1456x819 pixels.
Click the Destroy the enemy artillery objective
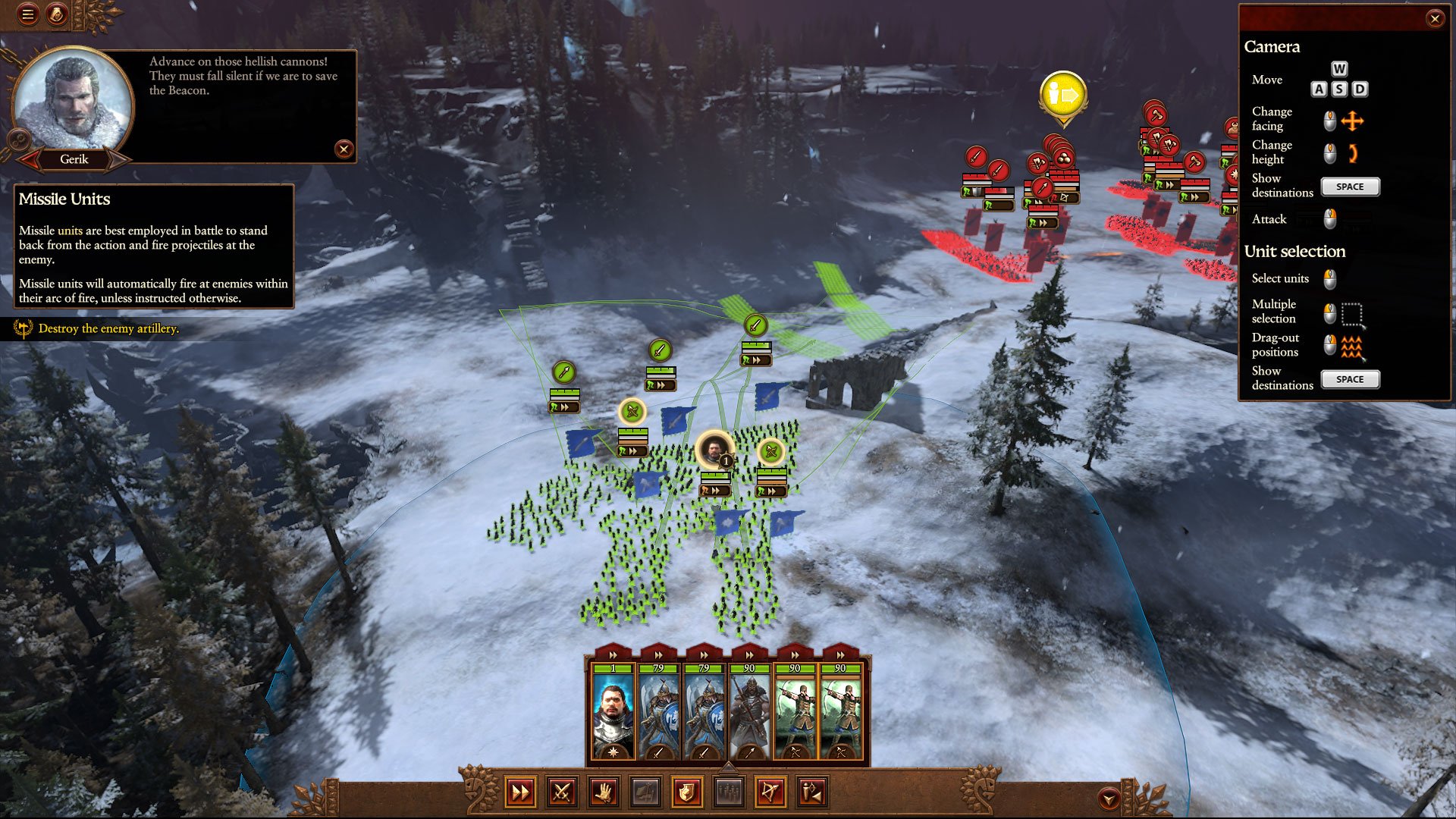coord(108,328)
